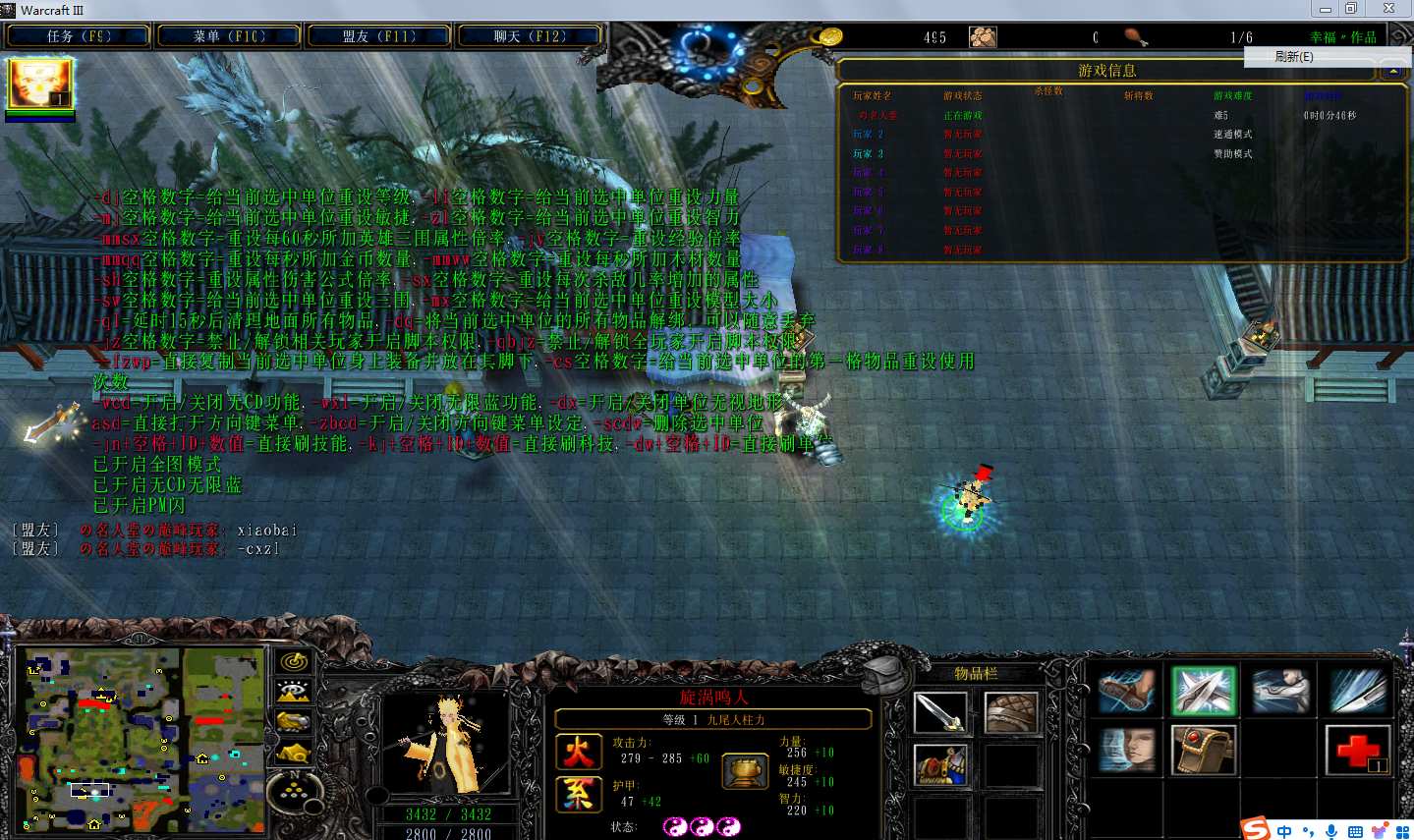Activate the crossed blades ability with green border
This screenshot has height=840, width=1414.
[1203, 691]
